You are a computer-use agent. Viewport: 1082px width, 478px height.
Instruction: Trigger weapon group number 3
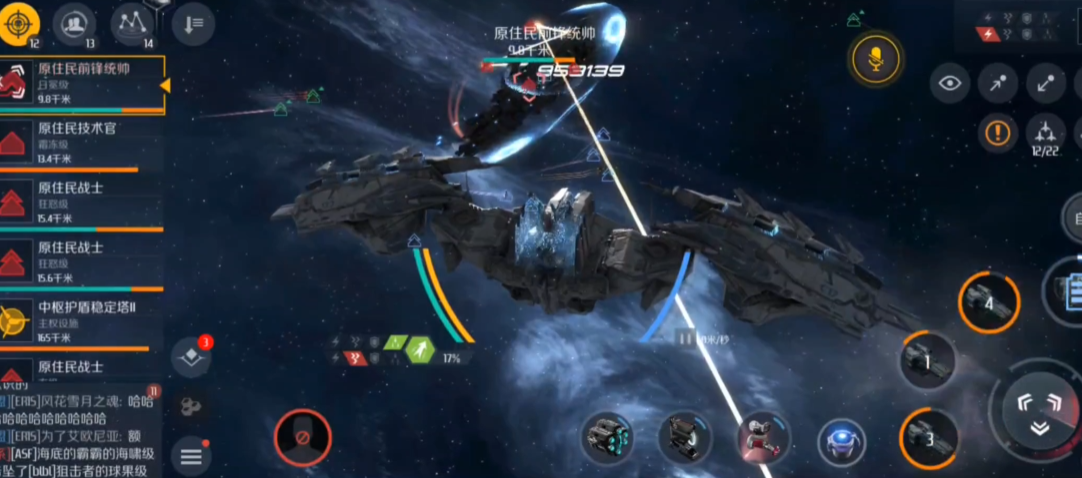pos(929,437)
